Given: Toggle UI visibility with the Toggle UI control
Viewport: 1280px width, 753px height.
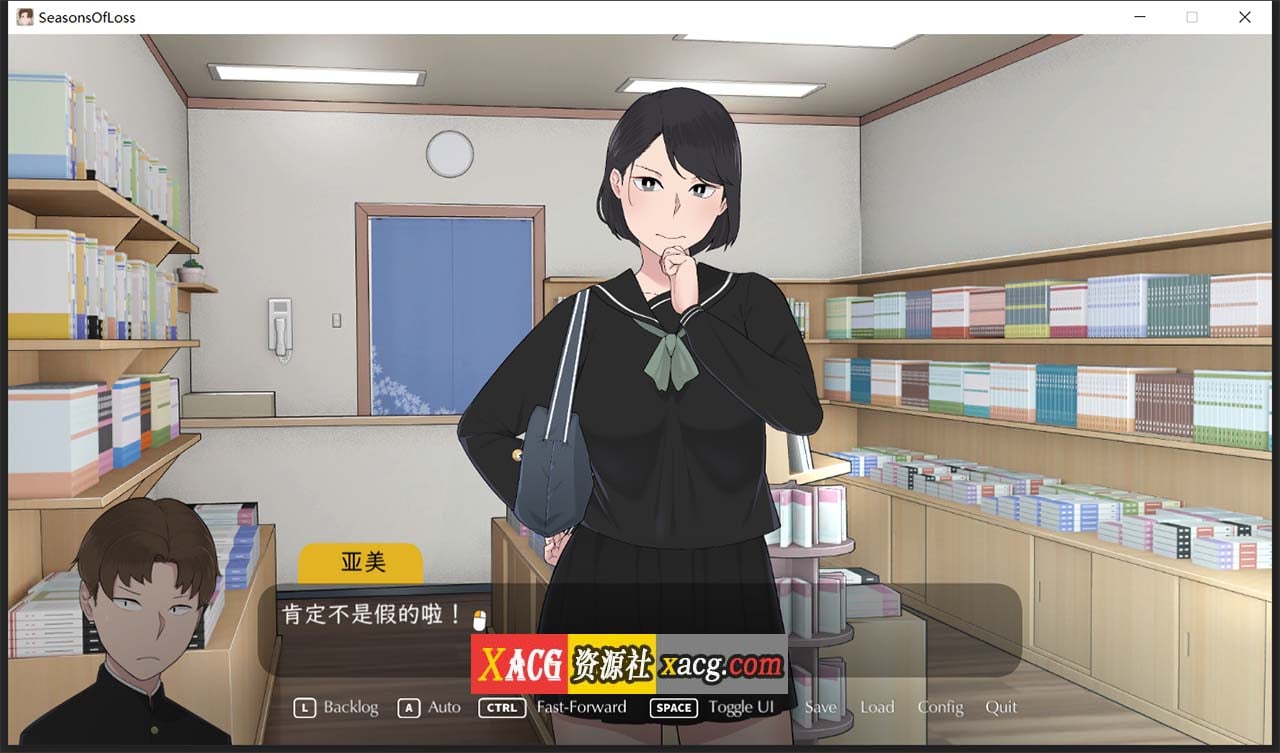Looking at the screenshot, I should pyautogui.click(x=742, y=707).
